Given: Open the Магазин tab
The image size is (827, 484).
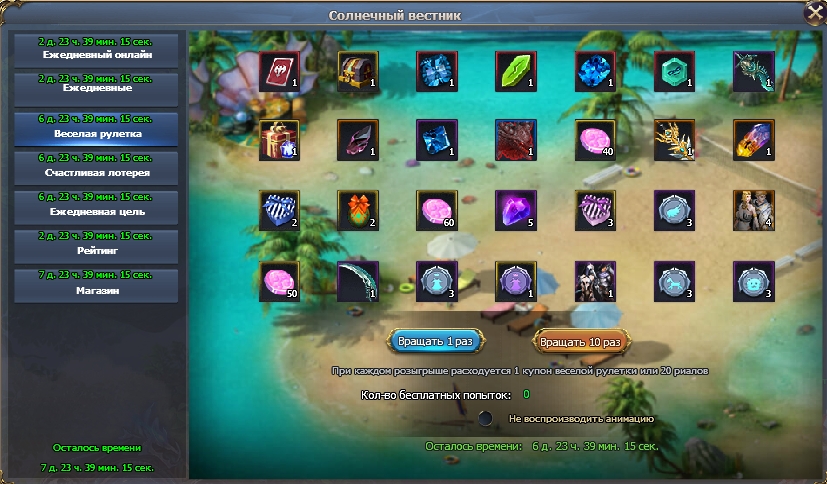Looking at the screenshot, I should pyautogui.click(x=96, y=285).
